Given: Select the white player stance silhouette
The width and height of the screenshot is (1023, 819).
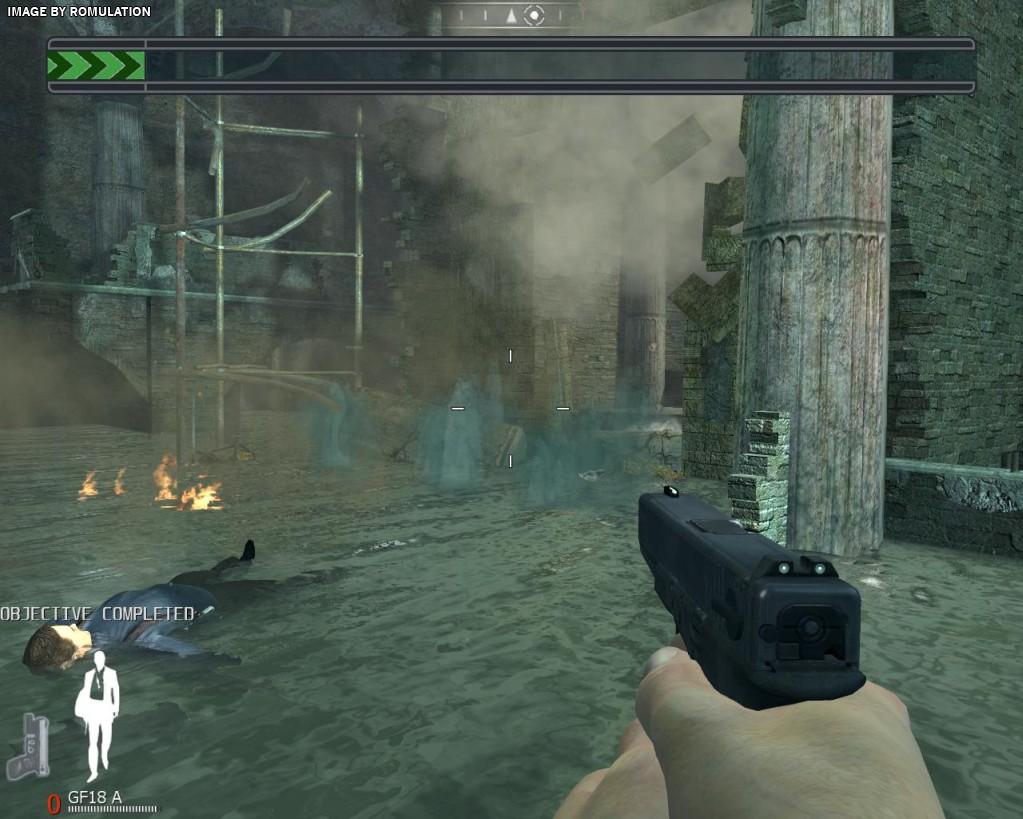Looking at the screenshot, I should click(x=97, y=714).
